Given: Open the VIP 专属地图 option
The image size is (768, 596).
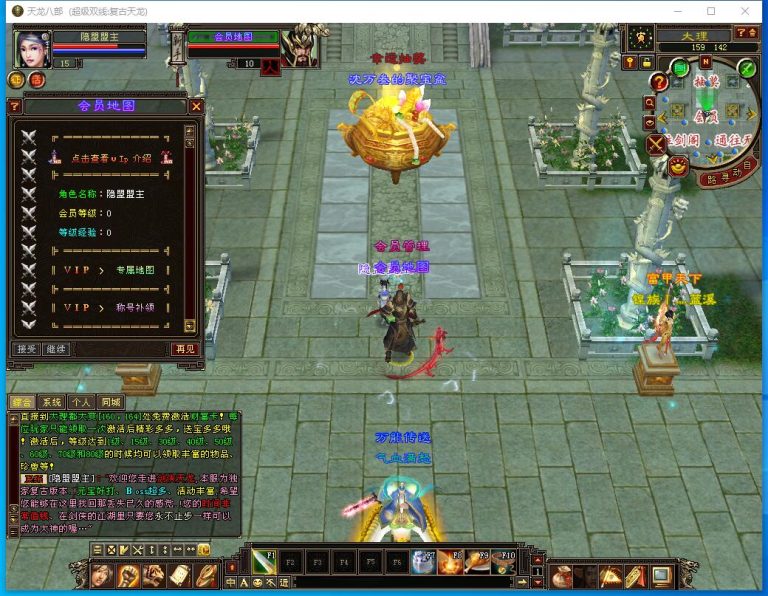Looking at the screenshot, I should [x=110, y=271].
